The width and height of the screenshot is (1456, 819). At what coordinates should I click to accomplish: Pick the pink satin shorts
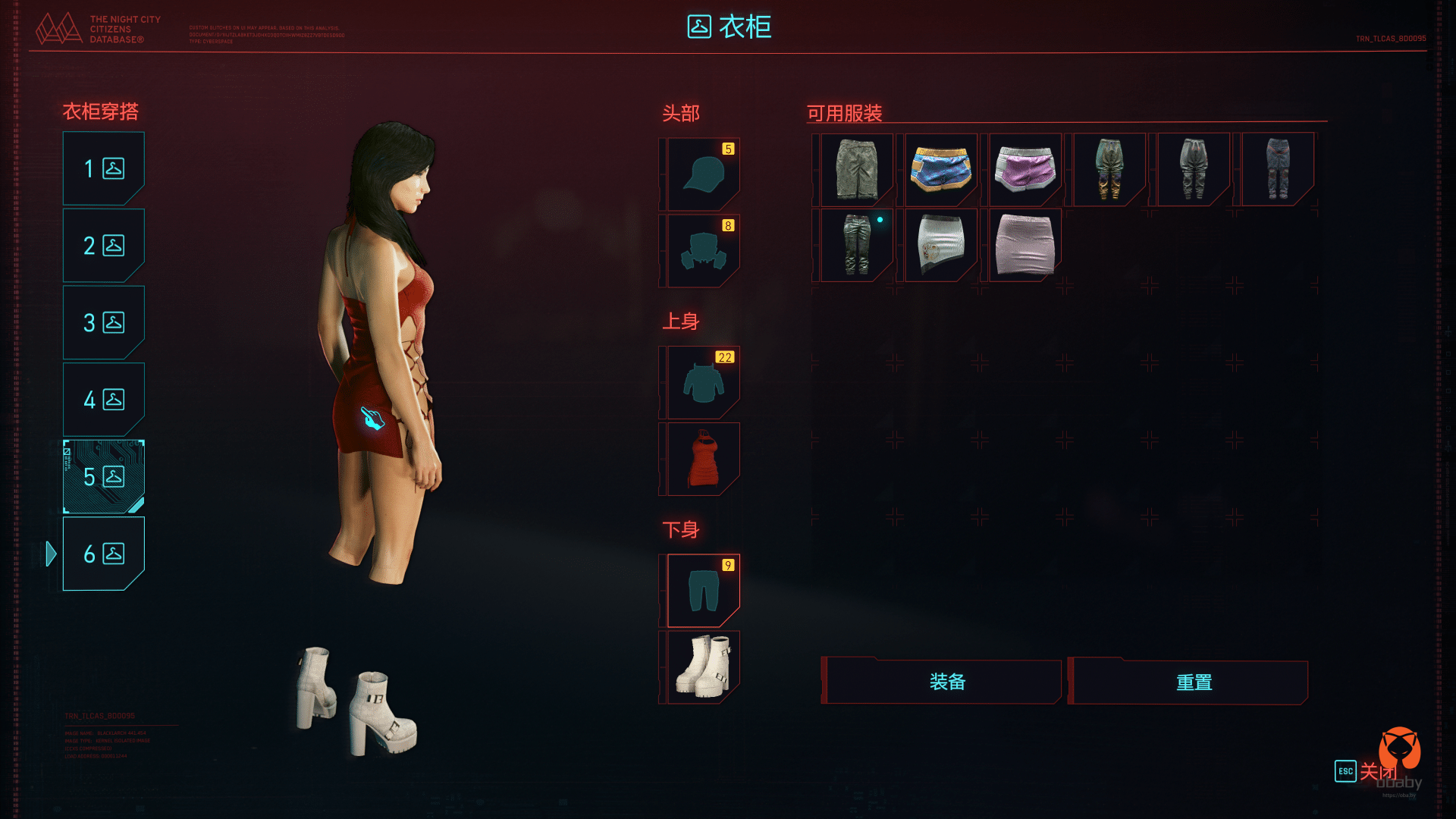(1025, 169)
